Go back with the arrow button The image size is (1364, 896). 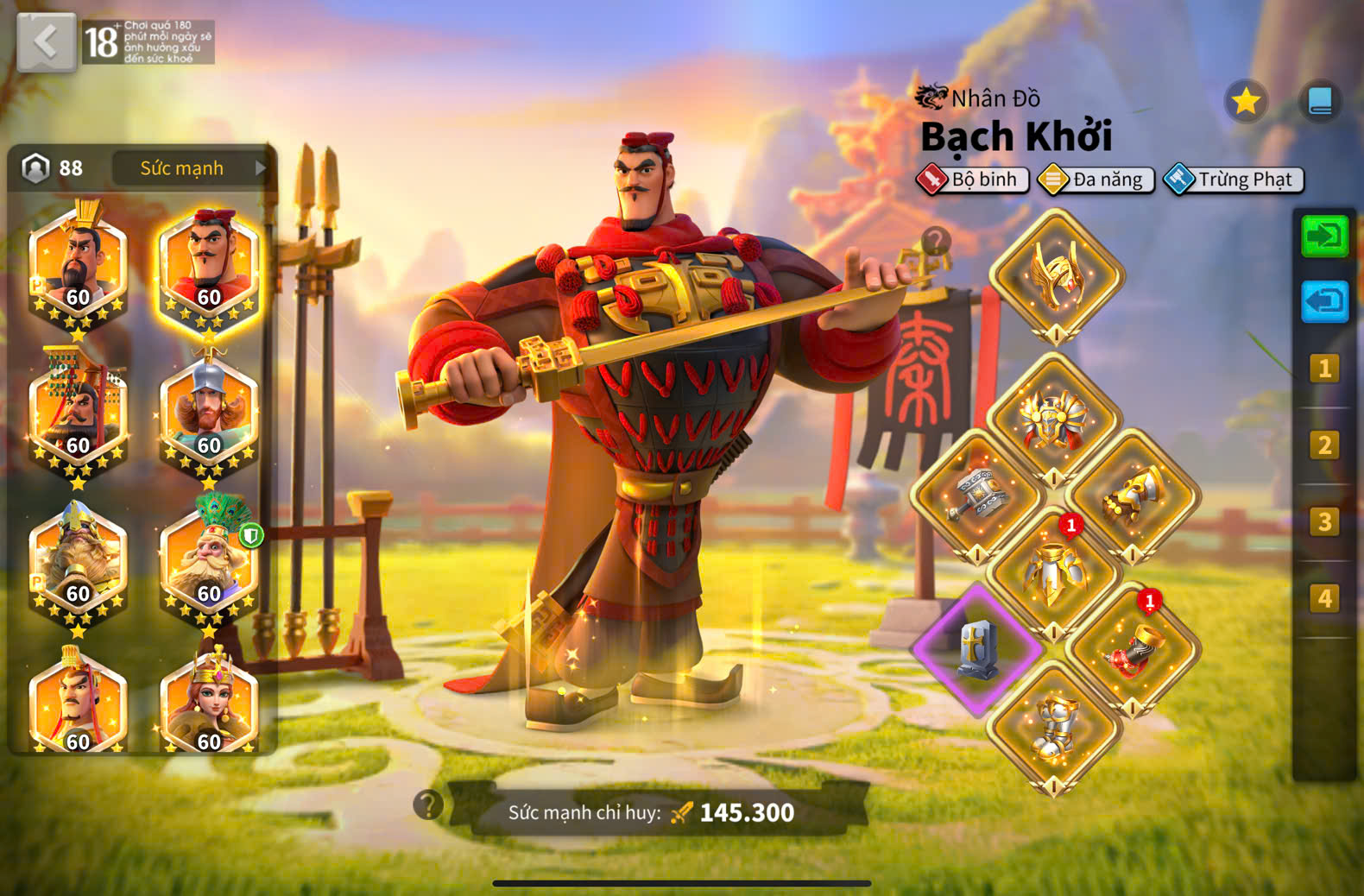[x=47, y=41]
